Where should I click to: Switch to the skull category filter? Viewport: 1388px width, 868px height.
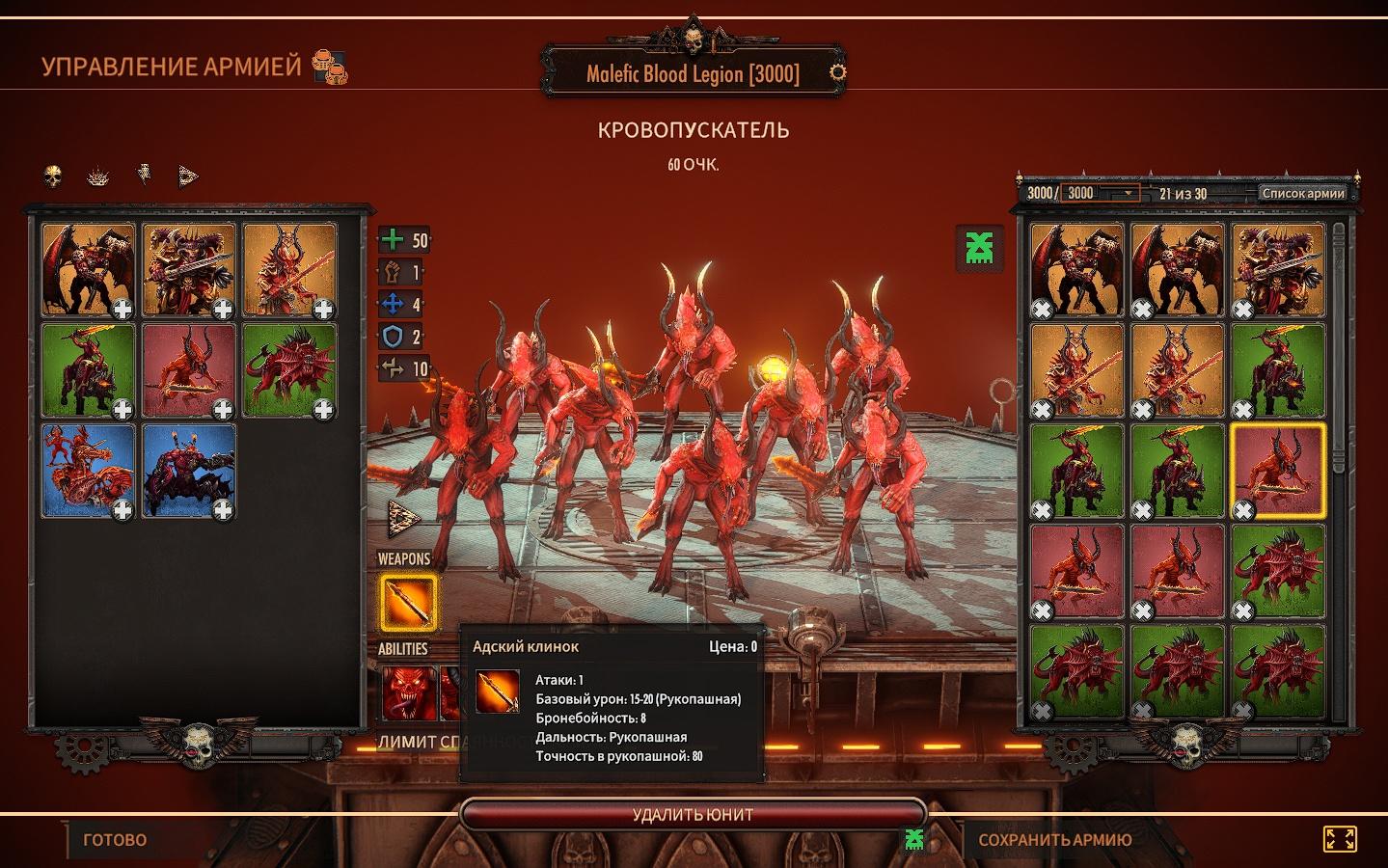(x=53, y=176)
